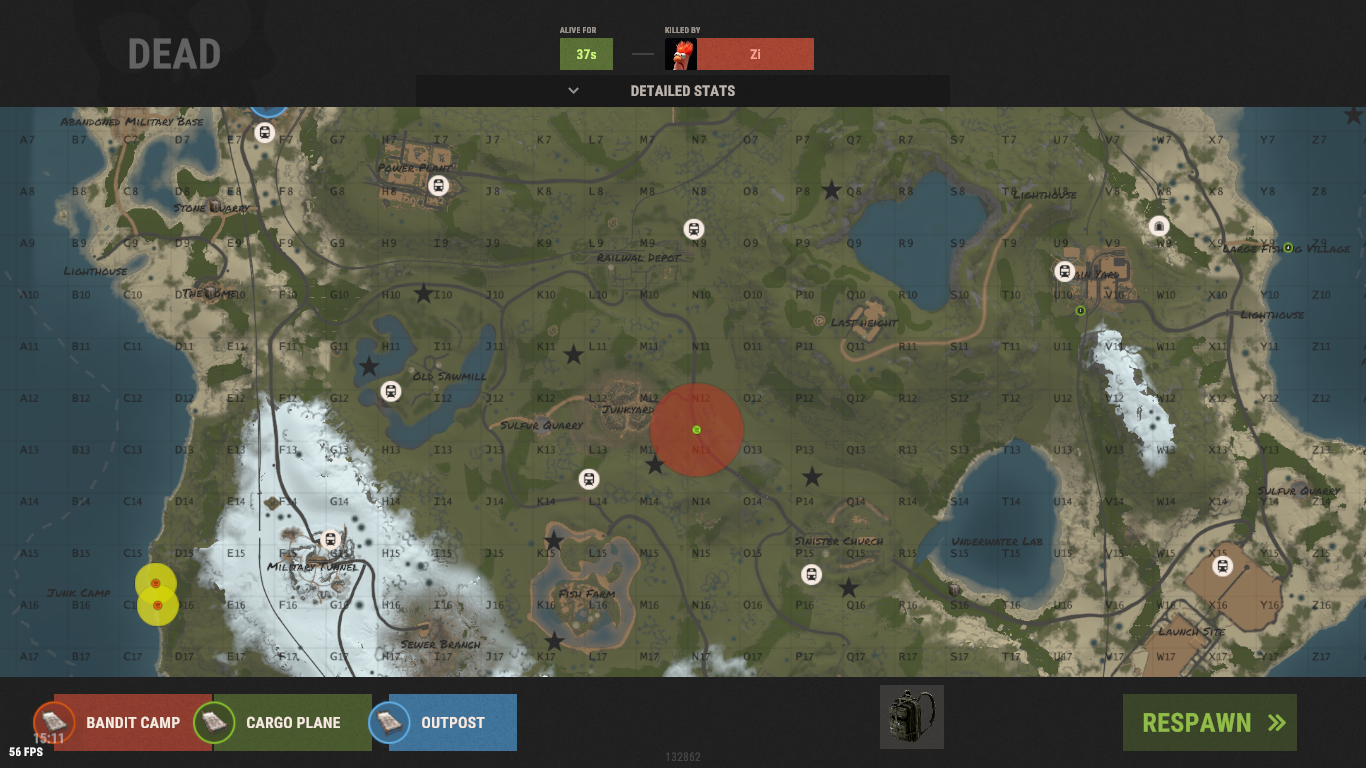
Task: Click the train marker at Train Yard
Action: (x=1065, y=271)
